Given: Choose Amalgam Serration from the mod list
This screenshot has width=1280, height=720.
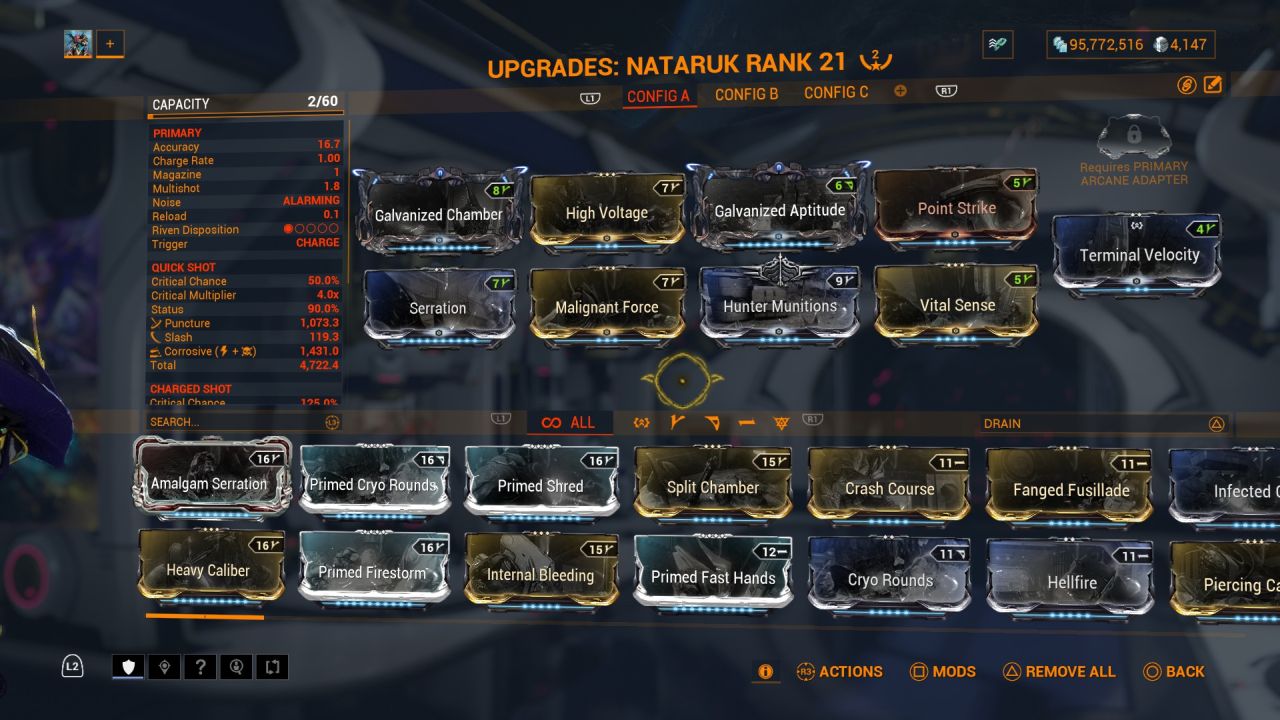Looking at the screenshot, I should (x=209, y=483).
